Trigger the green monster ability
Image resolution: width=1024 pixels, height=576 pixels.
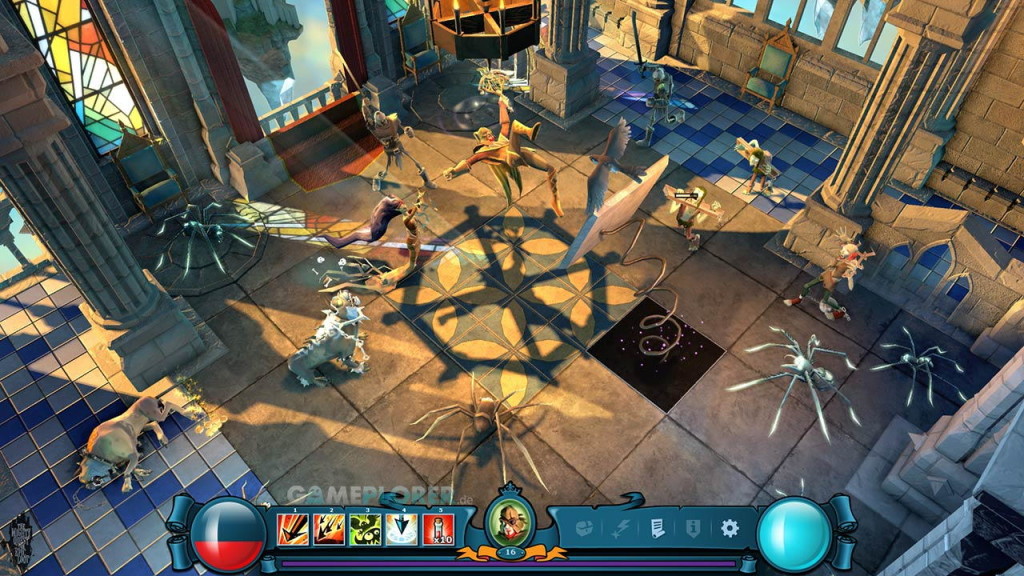(x=365, y=529)
